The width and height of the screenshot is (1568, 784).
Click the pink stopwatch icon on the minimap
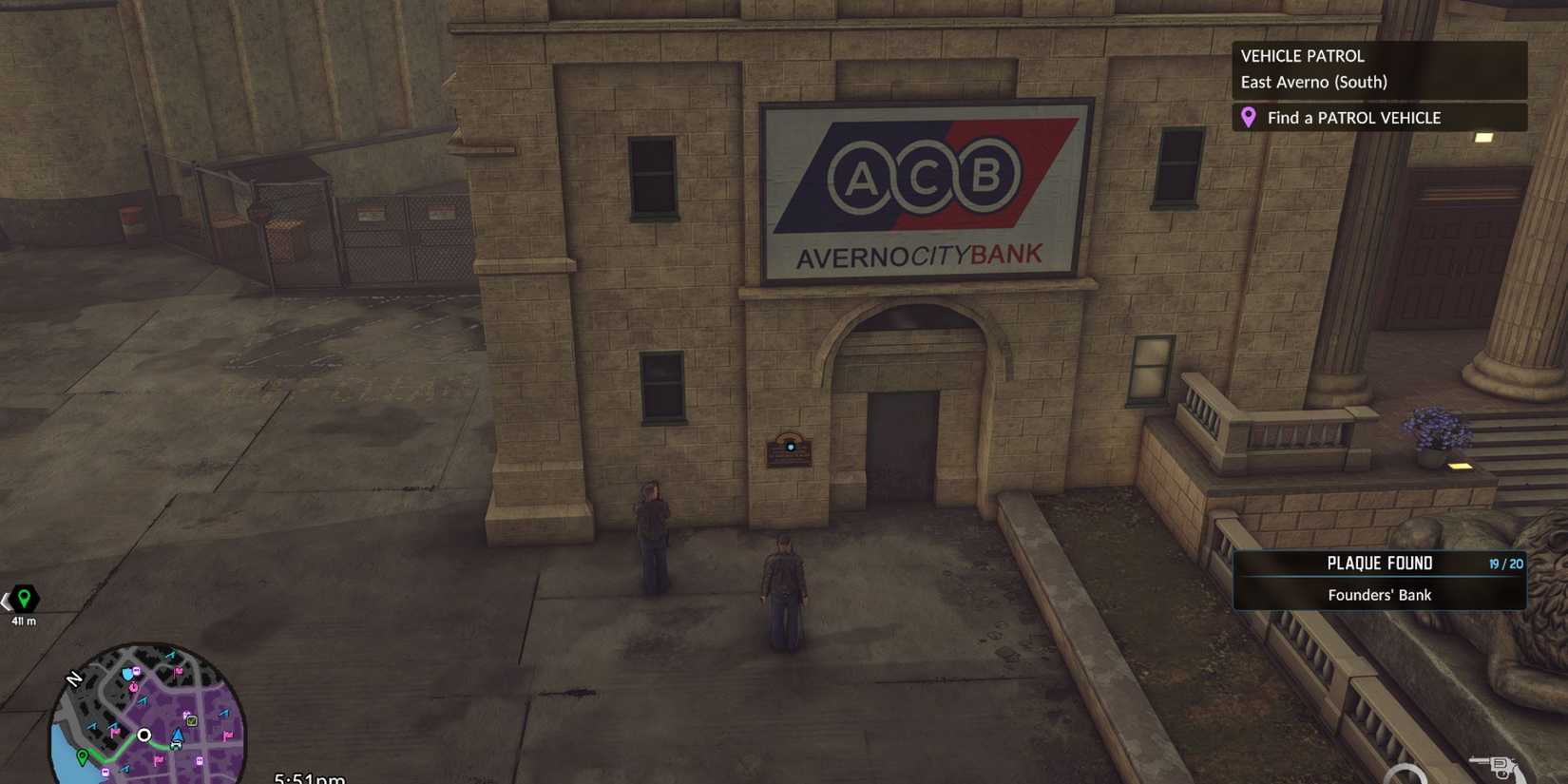(133, 688)
